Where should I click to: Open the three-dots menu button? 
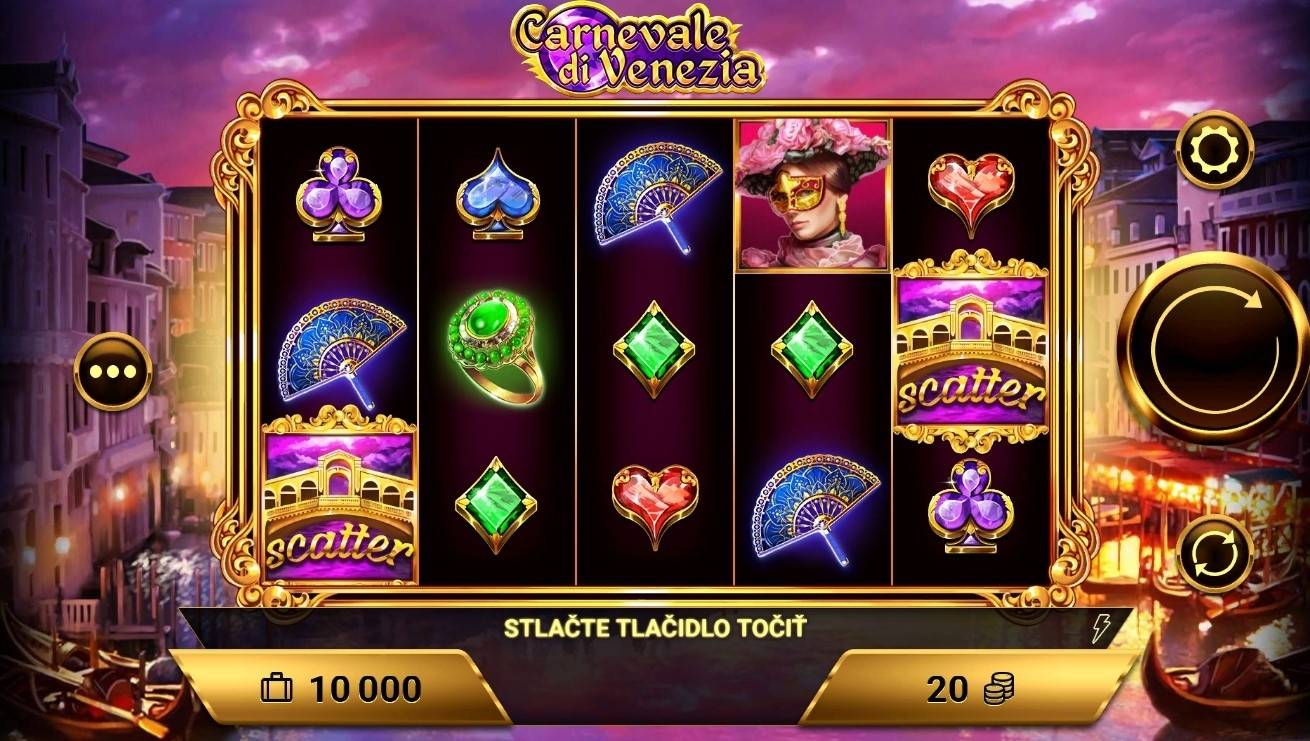coord(112,371)
